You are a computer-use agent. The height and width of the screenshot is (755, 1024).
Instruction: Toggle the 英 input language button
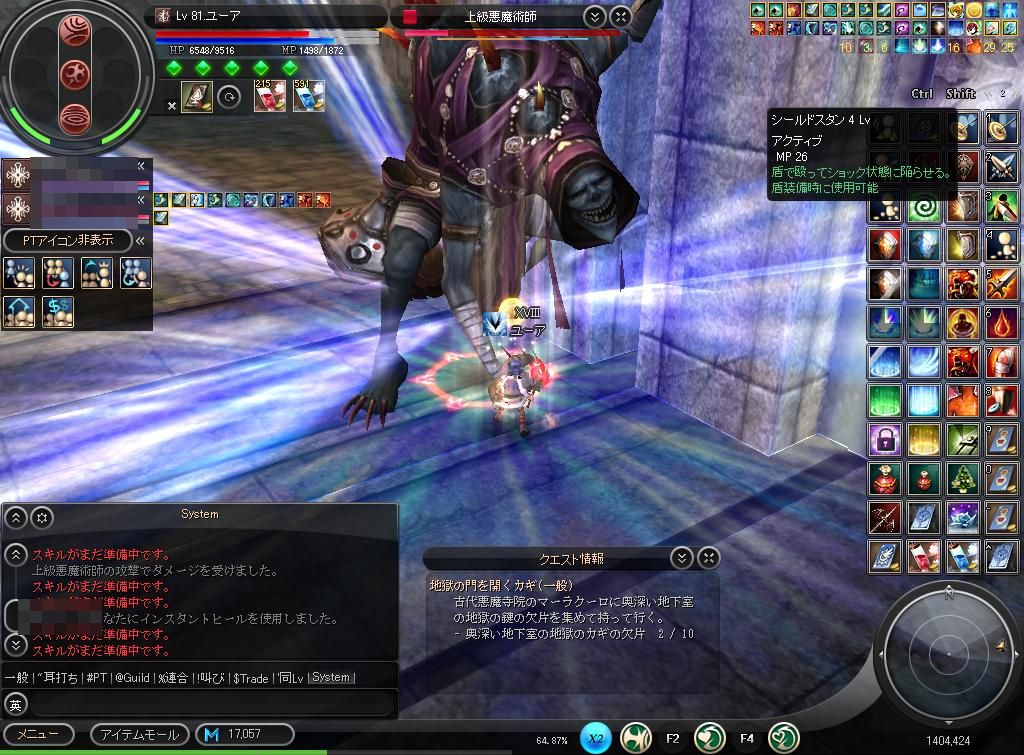coord(15,704)
